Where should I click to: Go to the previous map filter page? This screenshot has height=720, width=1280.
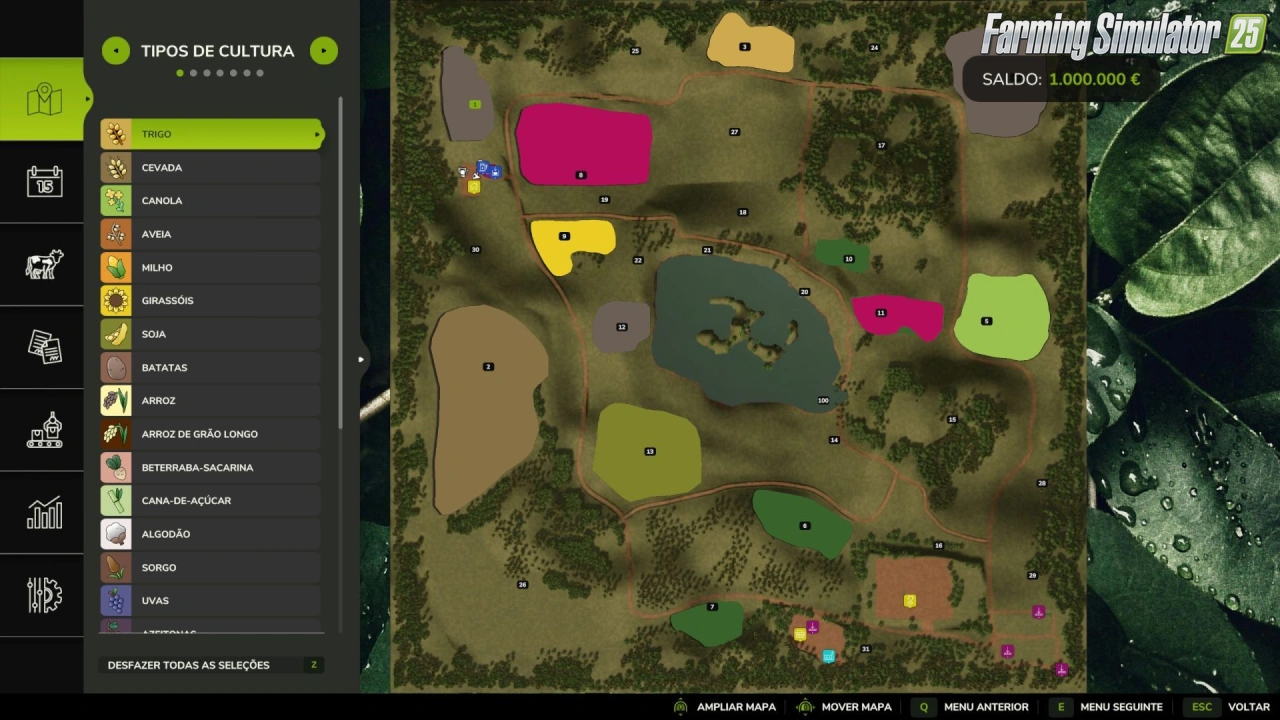[x=116, y=50]
